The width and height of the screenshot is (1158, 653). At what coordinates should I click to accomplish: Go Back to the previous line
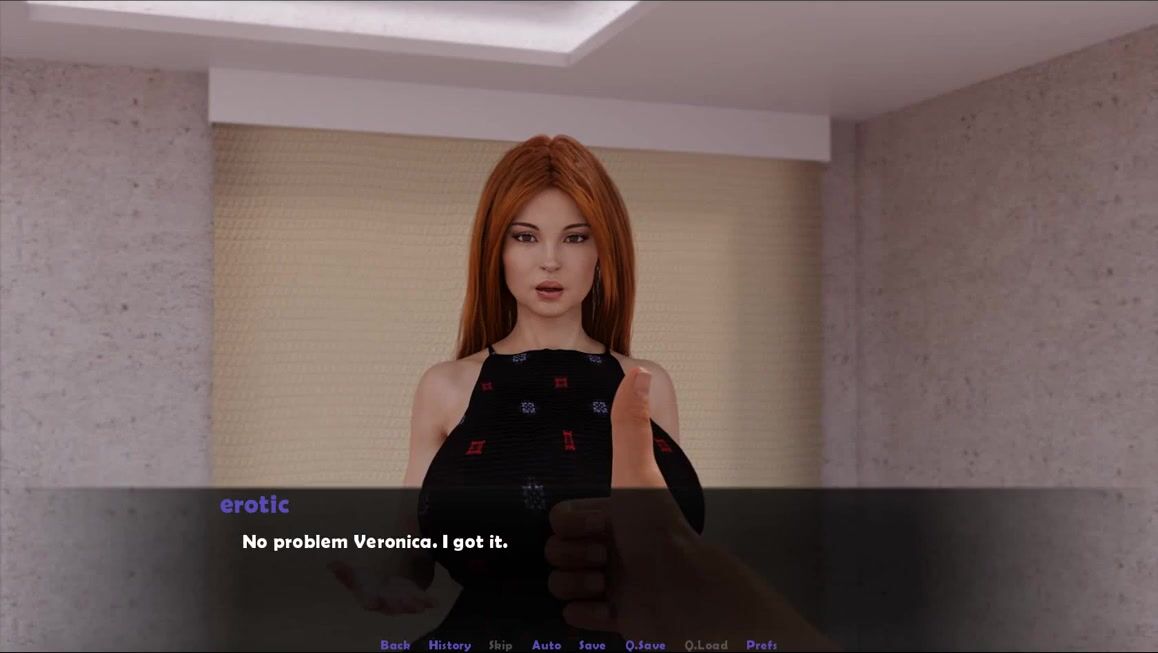pyautogui.click(x=395, y=645)
